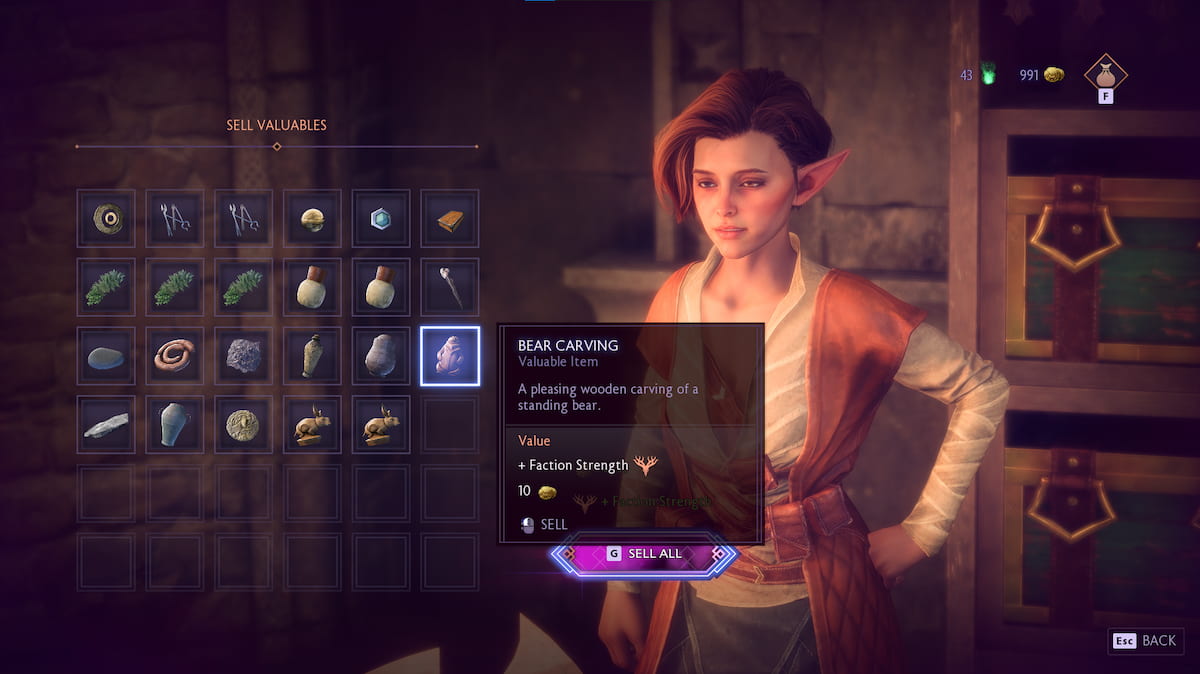
Task: Sell all valuables with the Sell All button
Action: tap(643, 554)
